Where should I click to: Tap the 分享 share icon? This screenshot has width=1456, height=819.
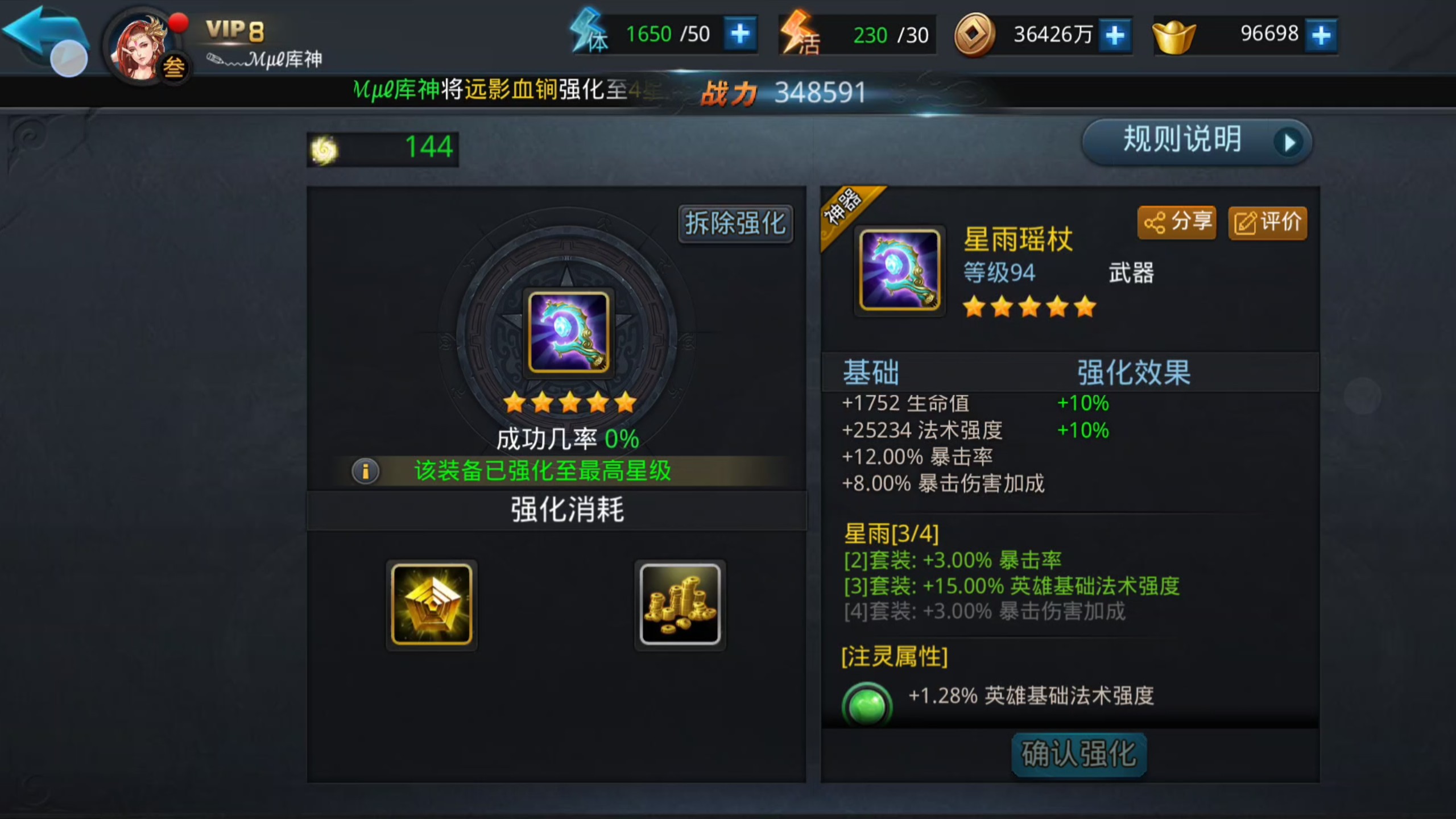1176,223
